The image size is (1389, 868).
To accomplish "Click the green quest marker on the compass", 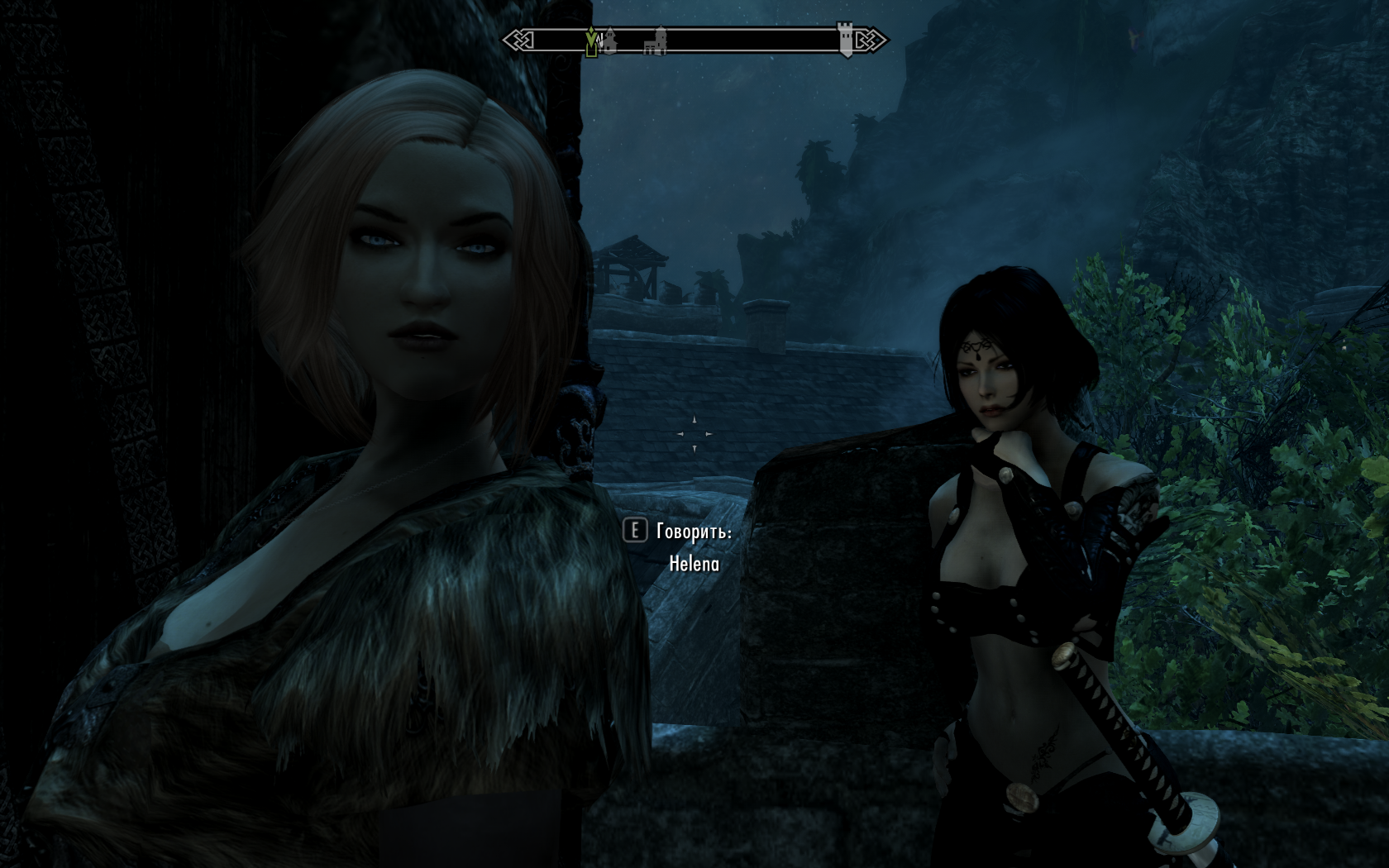I will [x=591, y=41].
